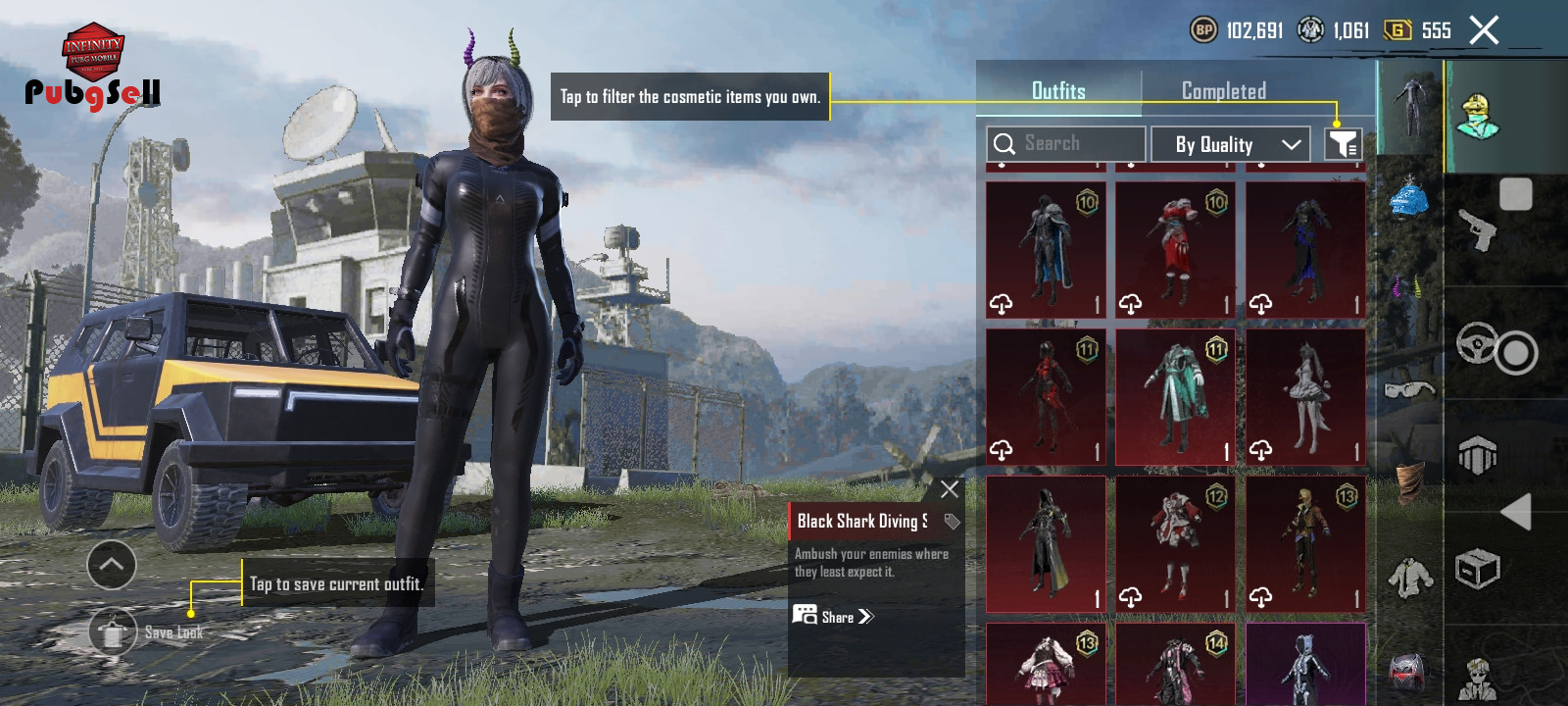
Task: Click the round up-arrow button
Action: (x=112, y=565)
